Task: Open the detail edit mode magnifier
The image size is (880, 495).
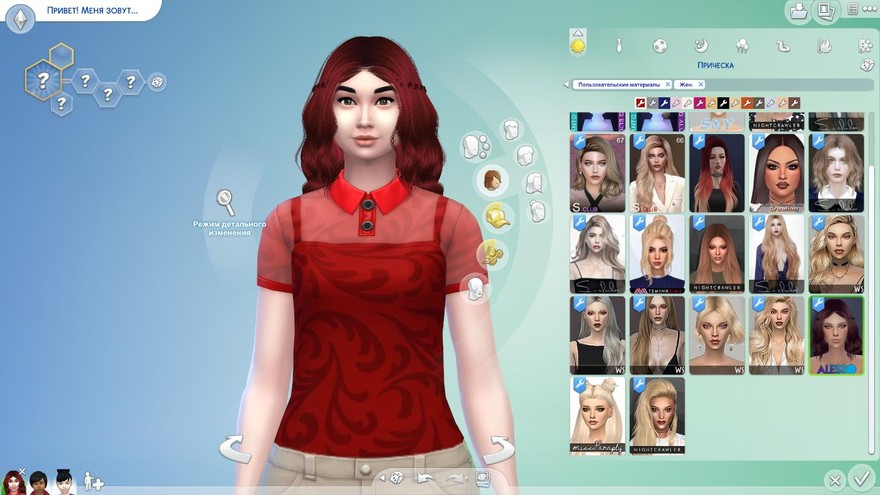Action: click(227, 202)
